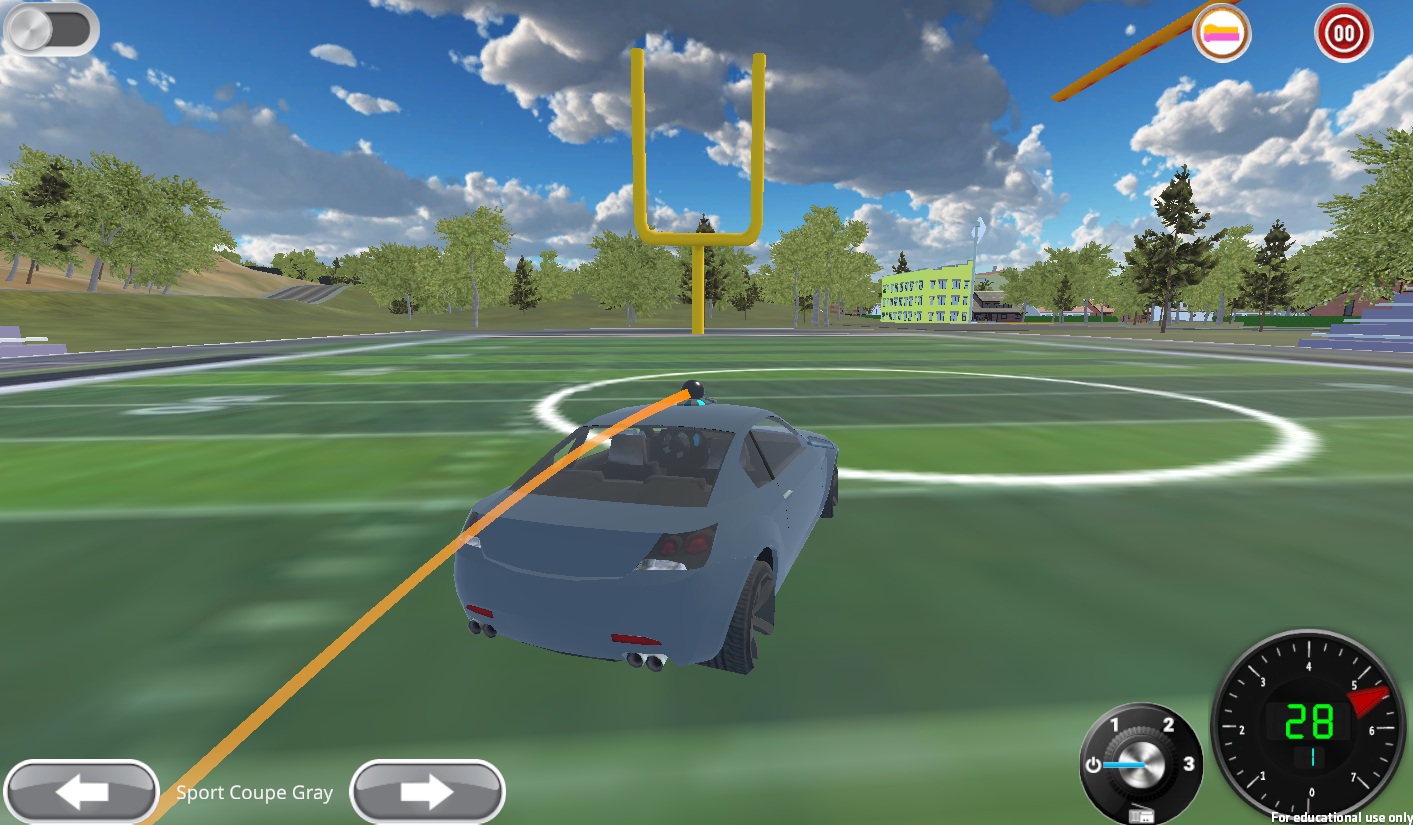Switch the ignition knob on
Screen dimensions: 1413x825
1141,765
